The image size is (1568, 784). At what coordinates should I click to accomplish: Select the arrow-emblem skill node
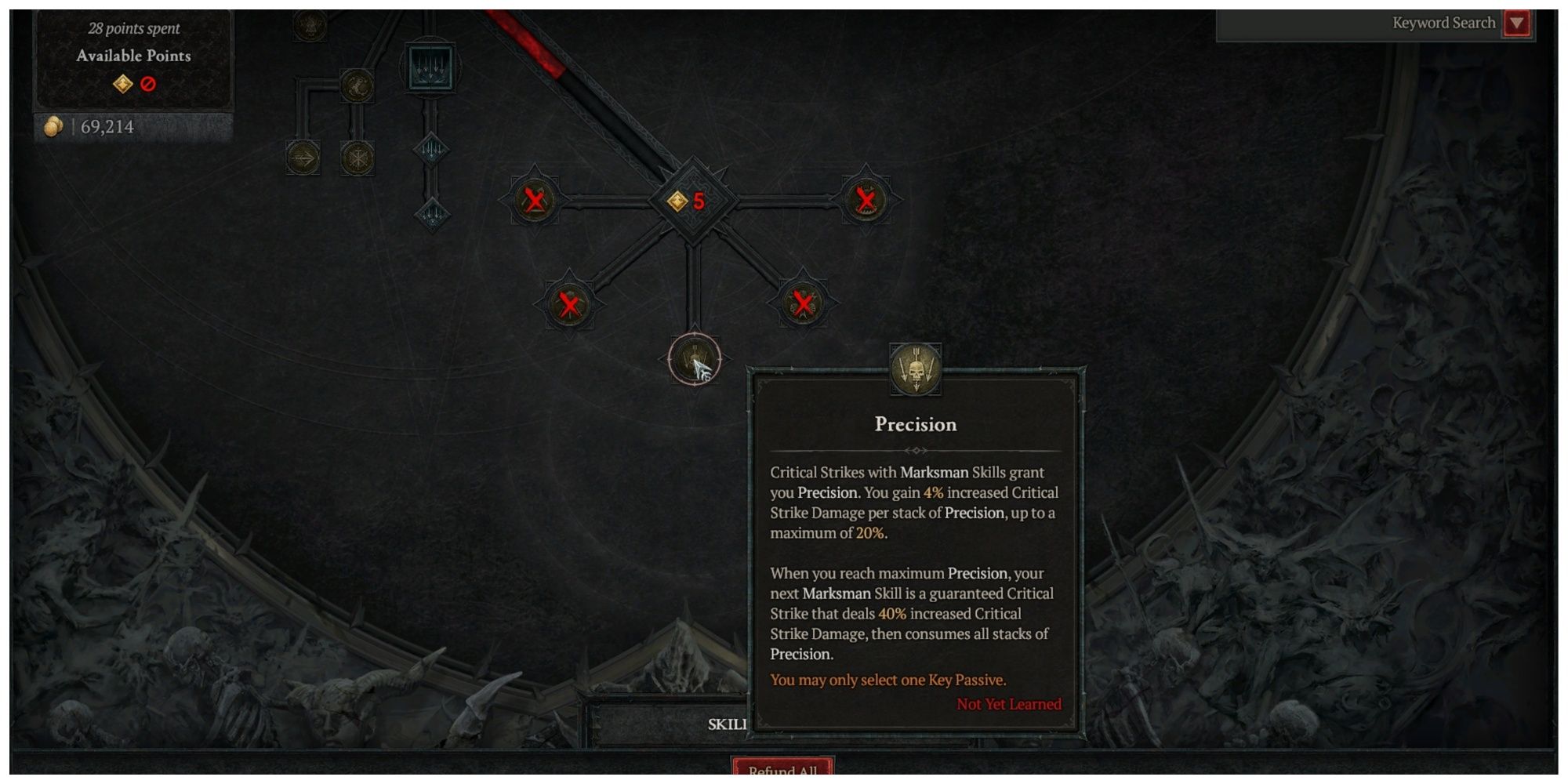coord(304,157)
